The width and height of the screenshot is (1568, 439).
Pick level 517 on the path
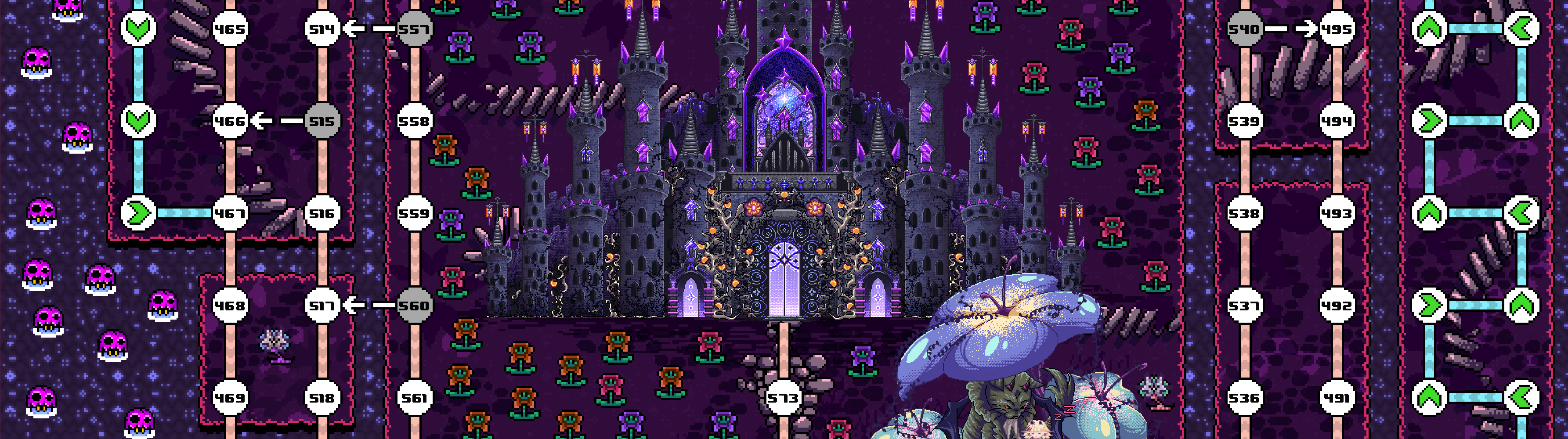[322, 306]
